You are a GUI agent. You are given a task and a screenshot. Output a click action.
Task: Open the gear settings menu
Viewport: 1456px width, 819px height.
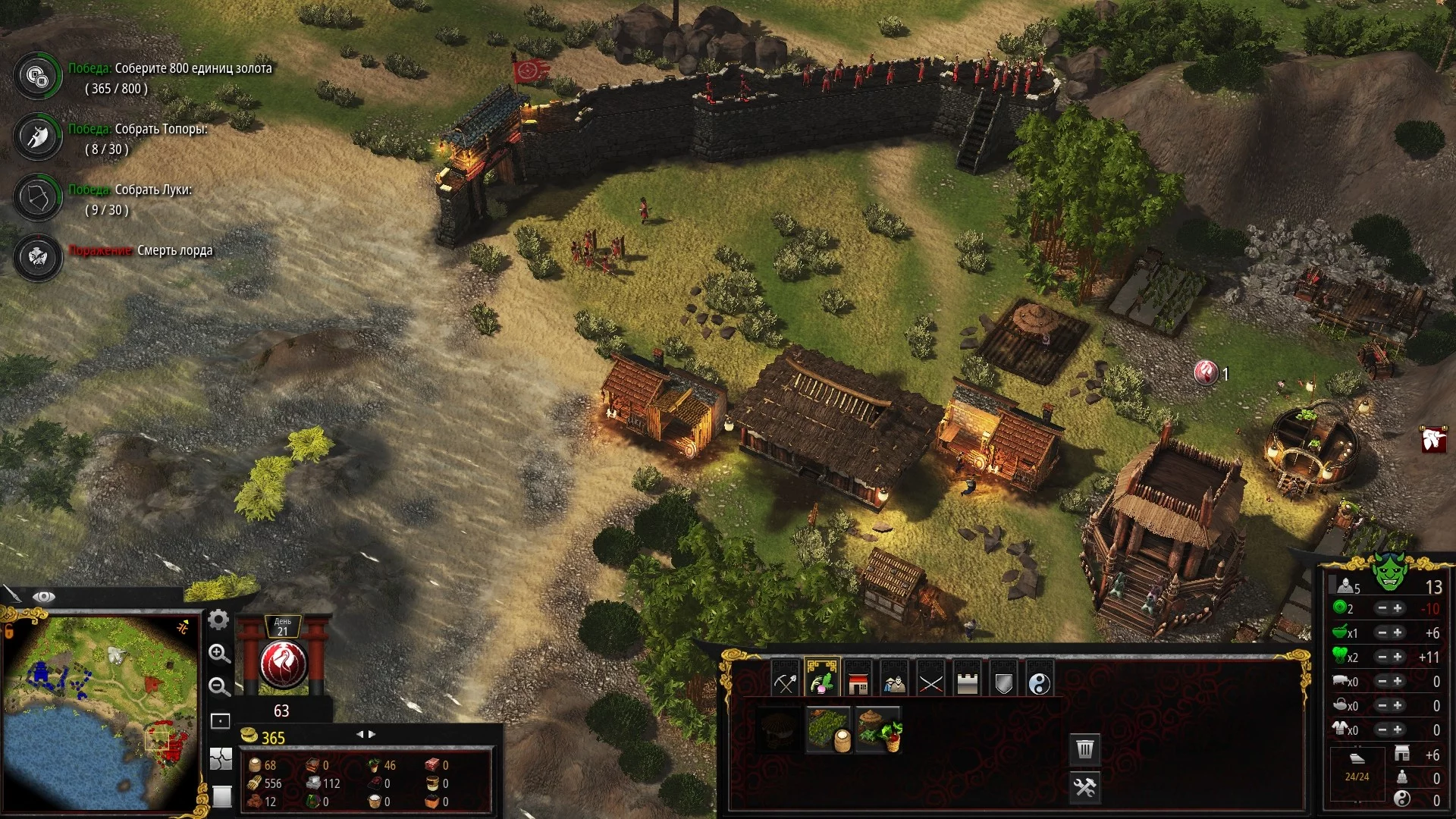coord(218,620)
